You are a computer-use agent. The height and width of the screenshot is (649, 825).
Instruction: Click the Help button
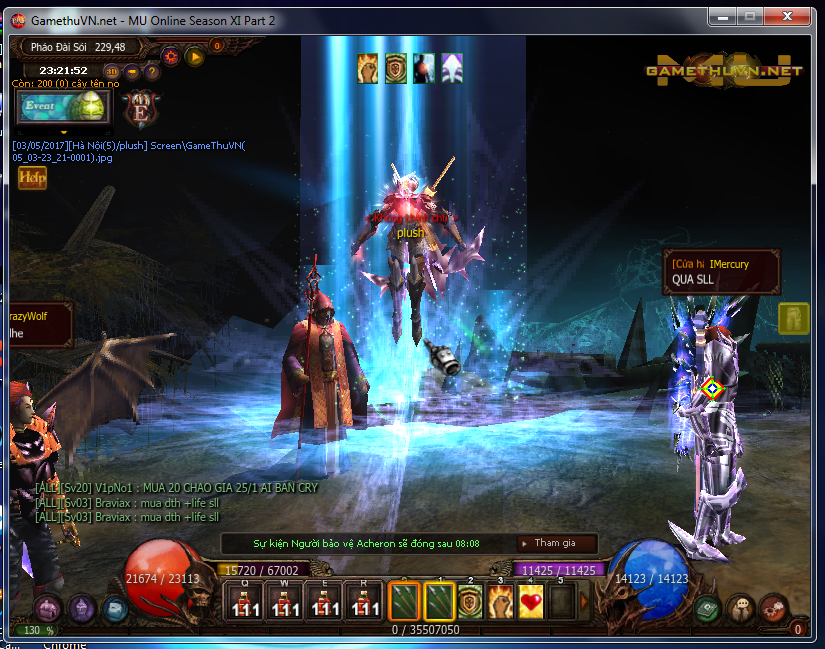click(x=32, y=177)
